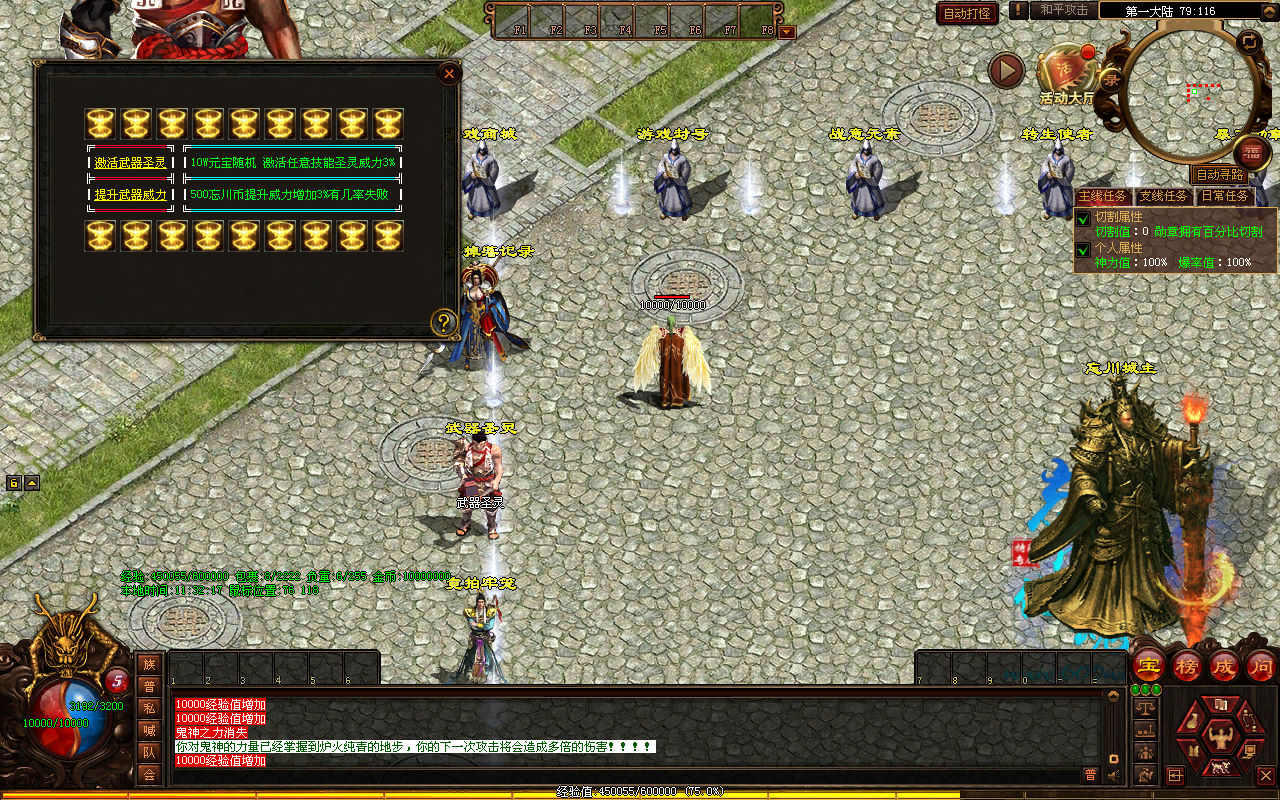
Task: Open the character button with the flexing figure
Action: pyautogui.click(x=1218, y=735)
